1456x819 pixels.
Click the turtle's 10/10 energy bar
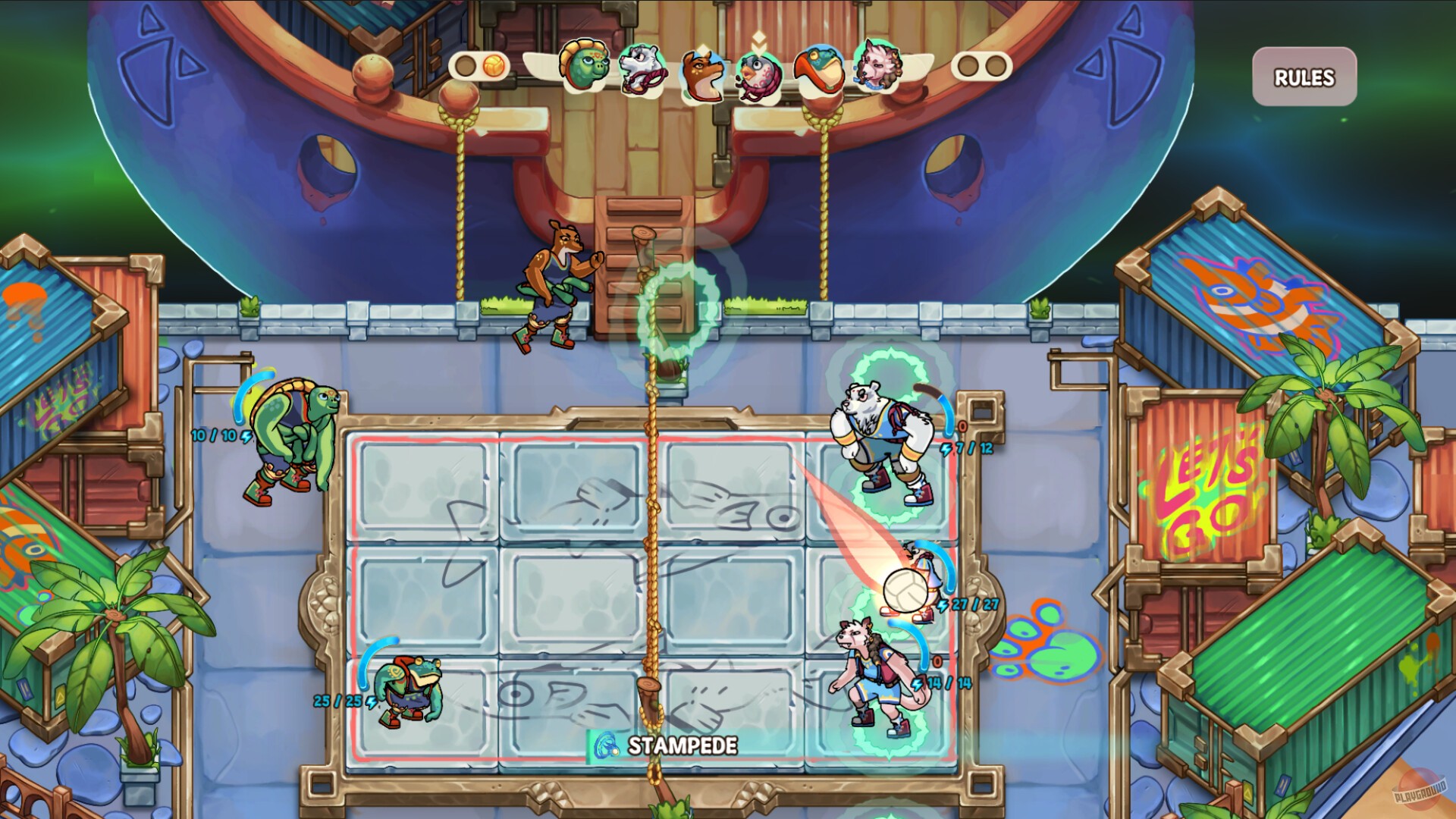pos(216,435)
